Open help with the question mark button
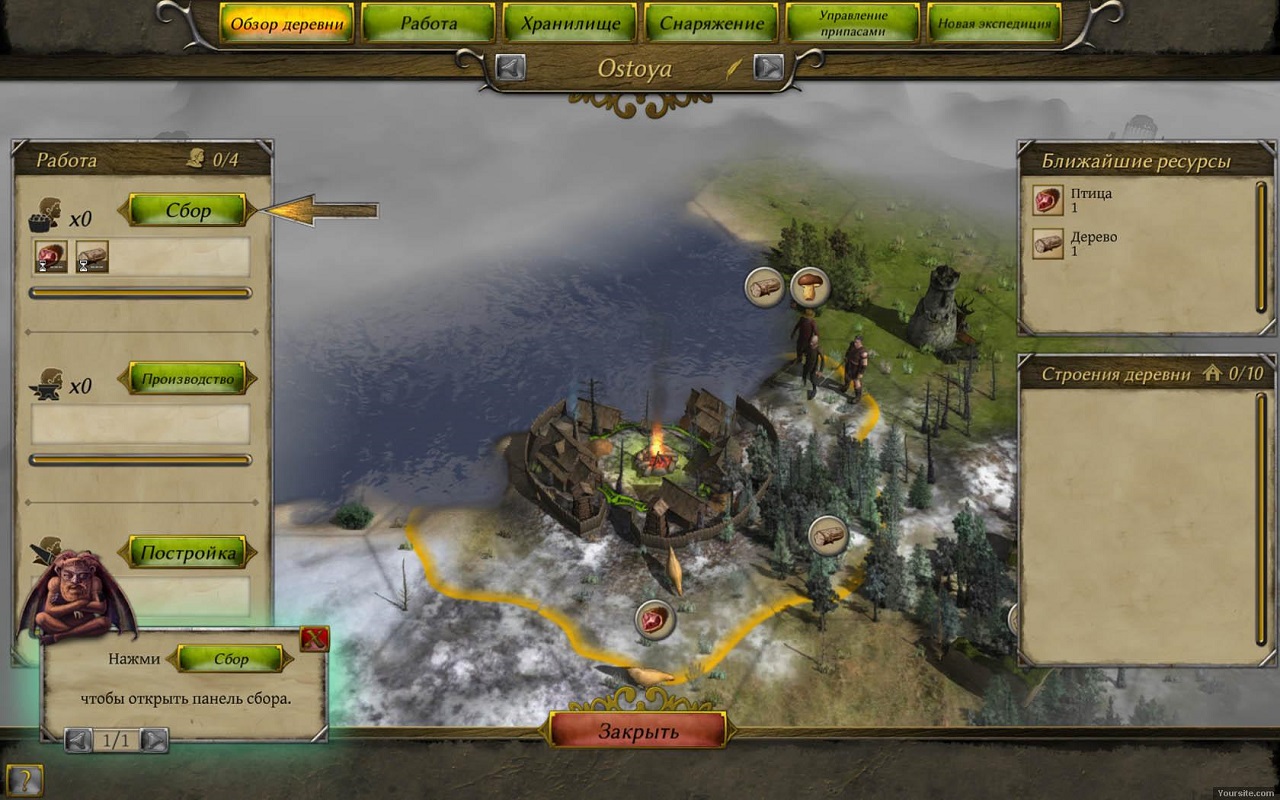The height and width of the screenshot is (800, 1280). click(x=24, y=779)
